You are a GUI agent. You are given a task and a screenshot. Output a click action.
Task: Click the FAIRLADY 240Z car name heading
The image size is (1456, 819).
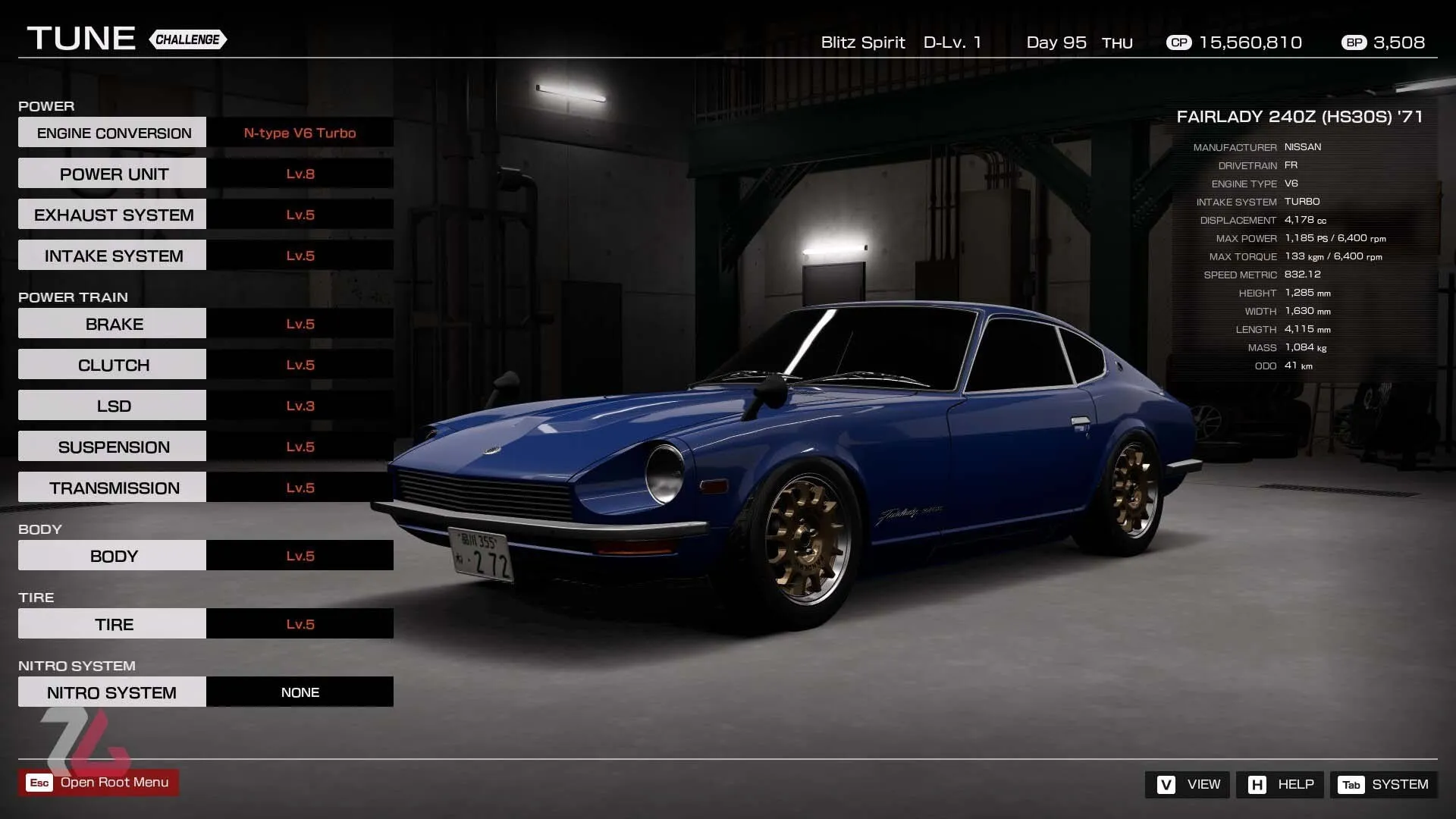[1299, 117]
